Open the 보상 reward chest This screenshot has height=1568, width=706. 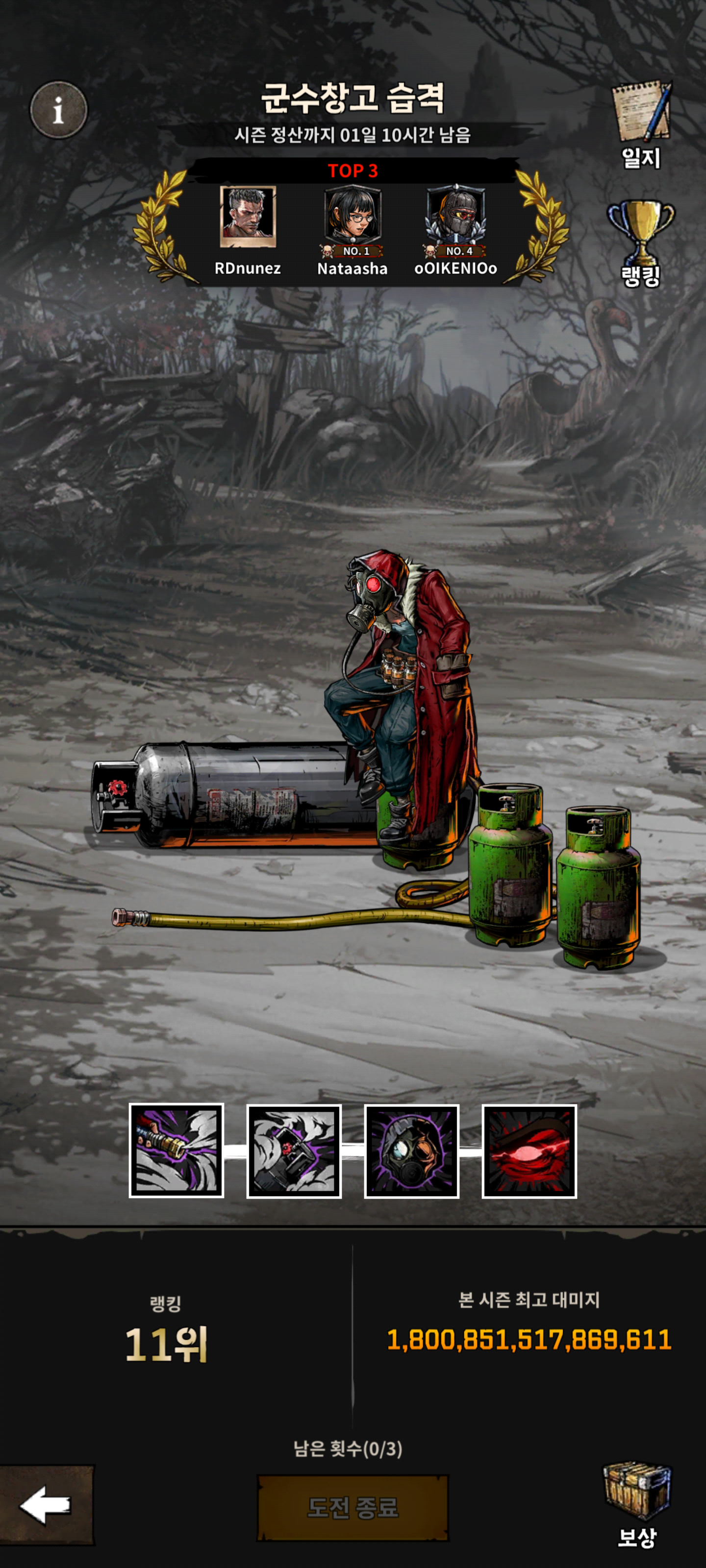pos(636,1502)
